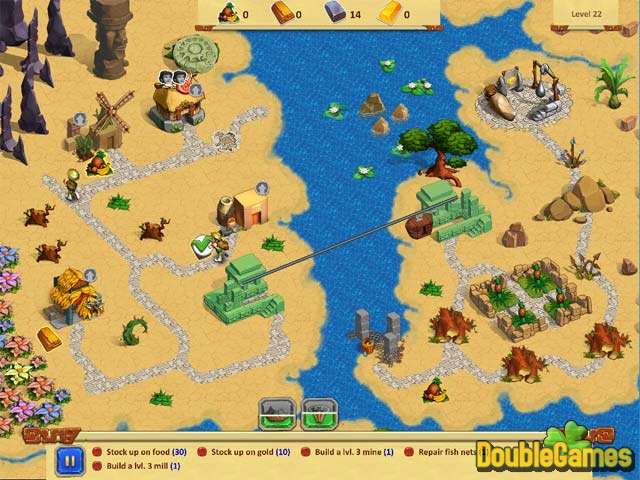Click the DoubleGames logo watermark
The width and height of the screenshot is (640, 480).
(556, 455)
